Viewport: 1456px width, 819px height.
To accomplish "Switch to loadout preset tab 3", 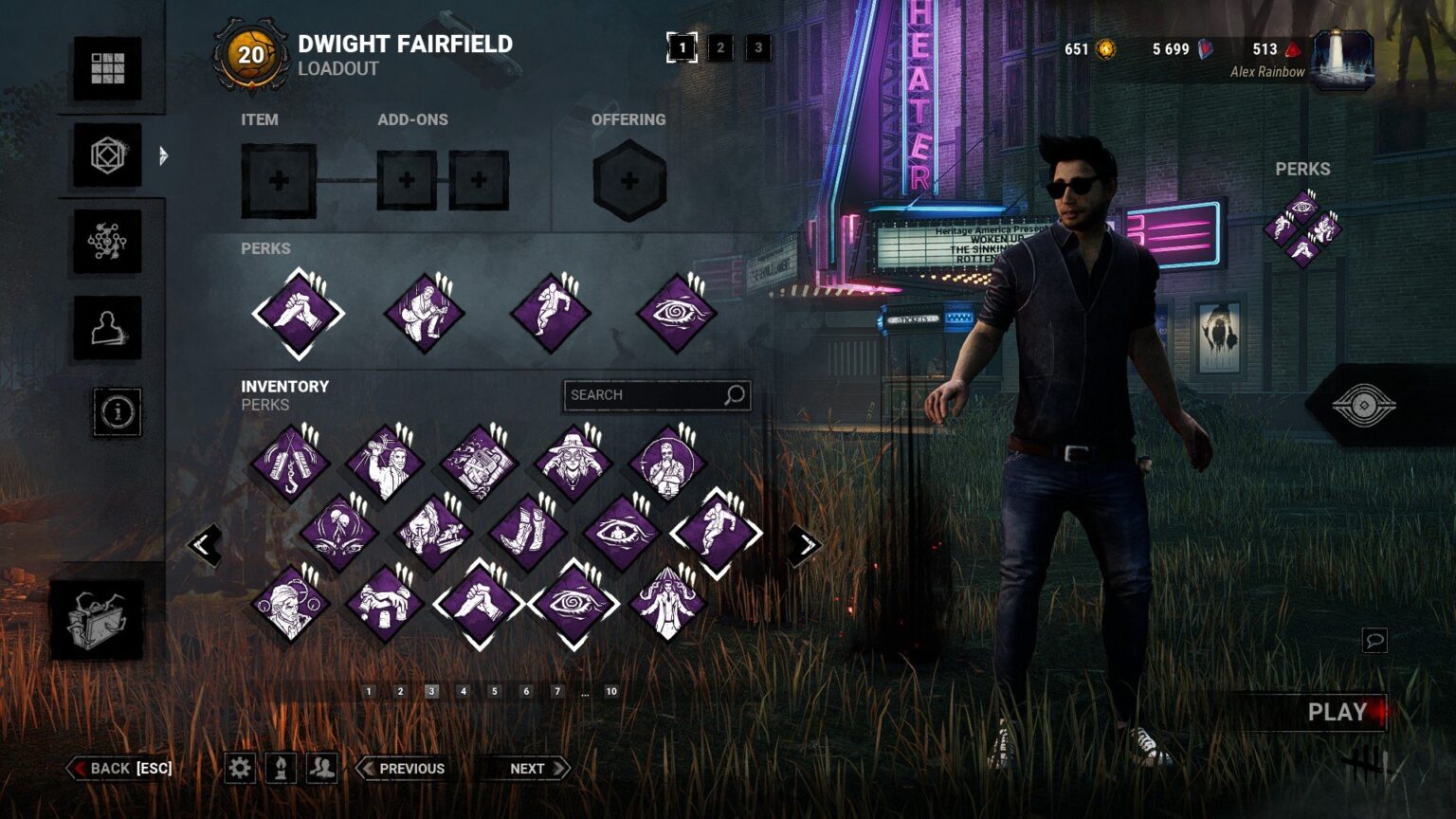I will coord(758,47).
